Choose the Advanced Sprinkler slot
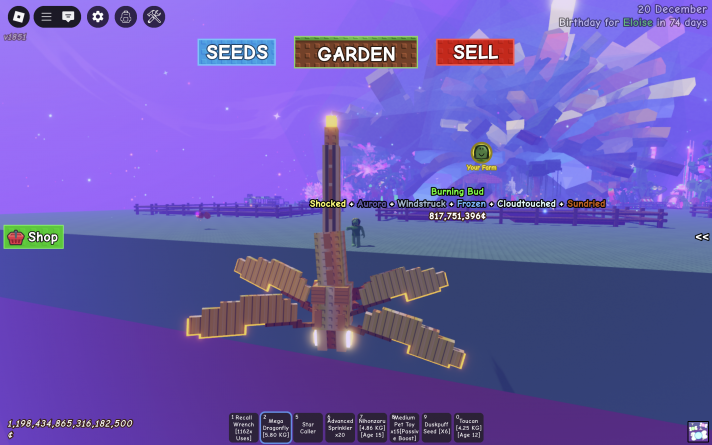Screen dimensions: 712x445 (x=340, y=428)
